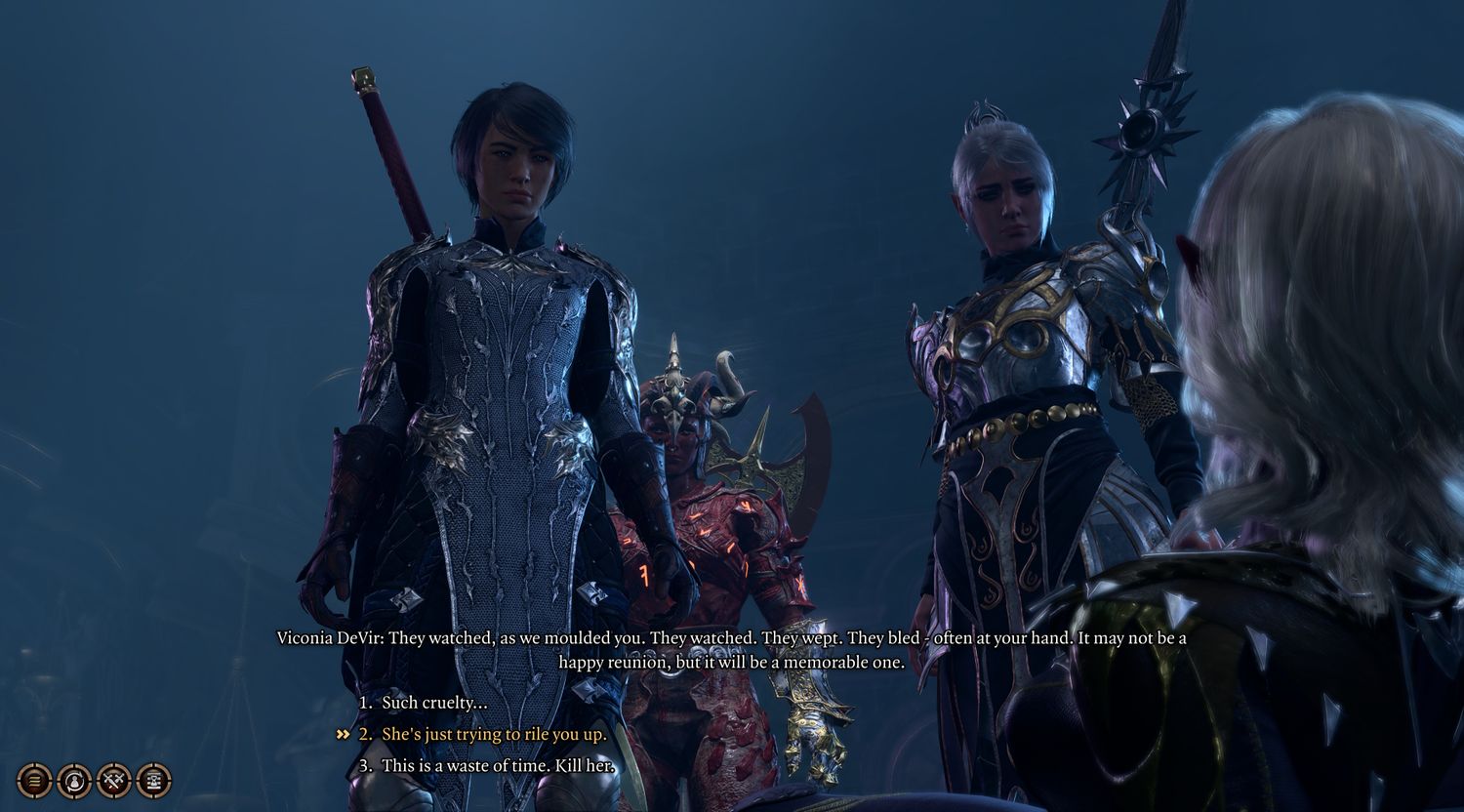Open the hourglass dialogue history icon
The height and width of the screenshot is (812, 1464).
154,781
